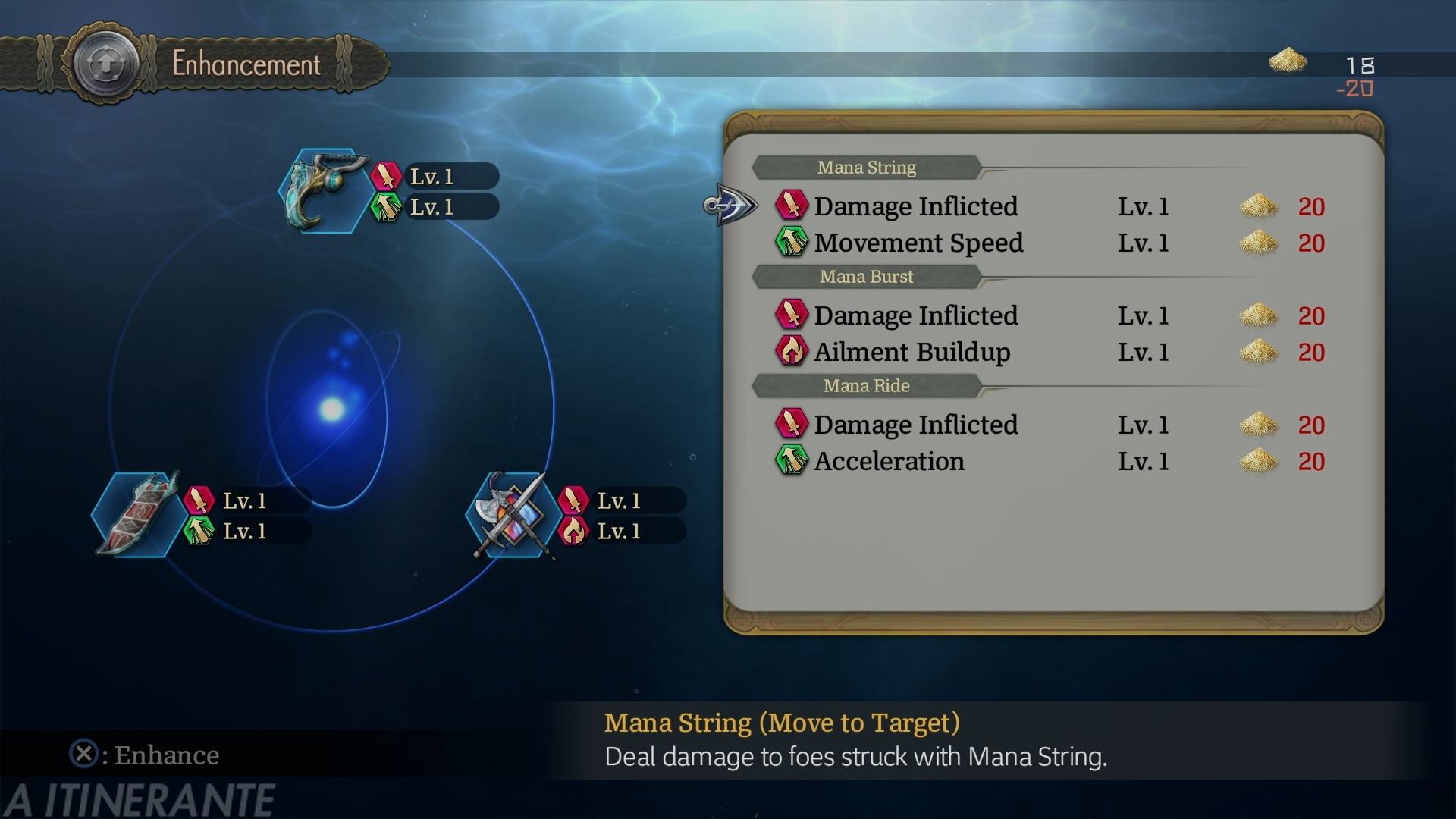Select Mana Burst Damage Inflicted upgrade
This screenshot has height=819, width=1456.
coord(916,315)
